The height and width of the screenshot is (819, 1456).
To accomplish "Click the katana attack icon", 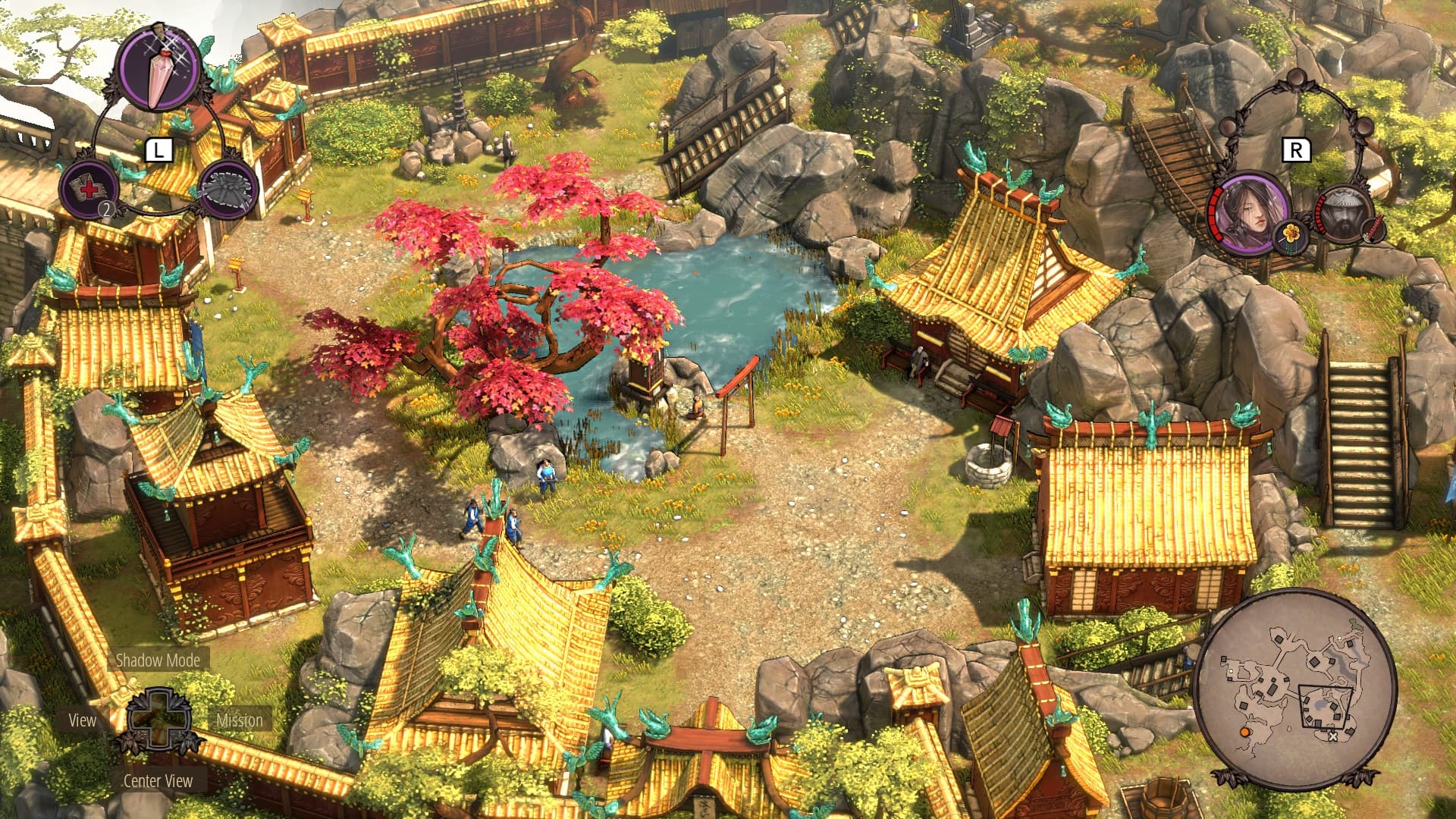I will 1373,231.
